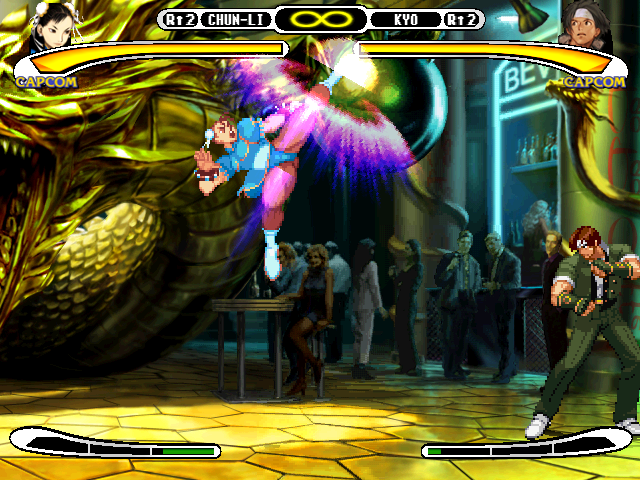Select the KYO name plate
Viewport: 640px width, 480px height.
point(406,19)
